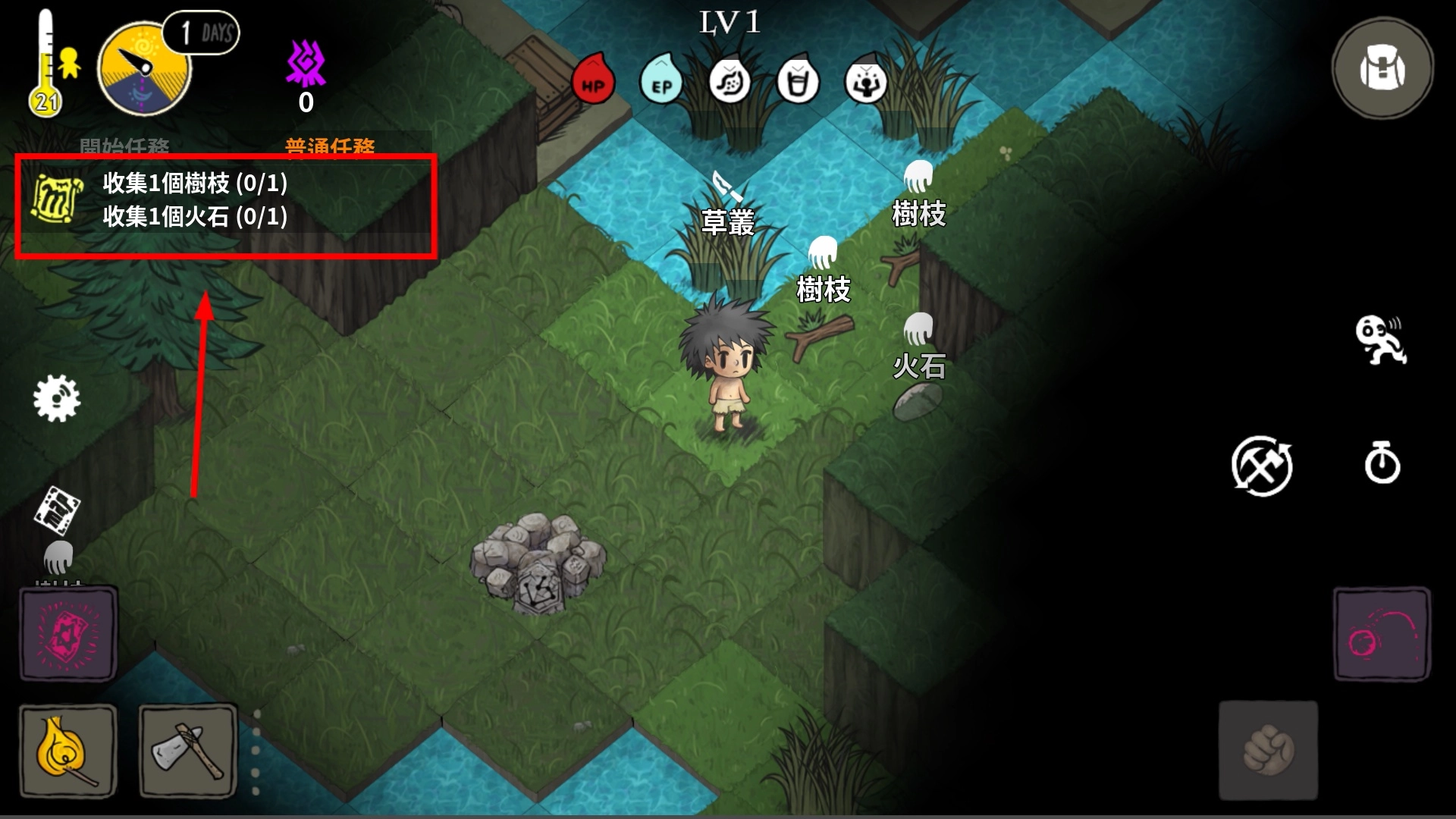Open the gear settings menu
1456x819 pixels.
[57, 398]
